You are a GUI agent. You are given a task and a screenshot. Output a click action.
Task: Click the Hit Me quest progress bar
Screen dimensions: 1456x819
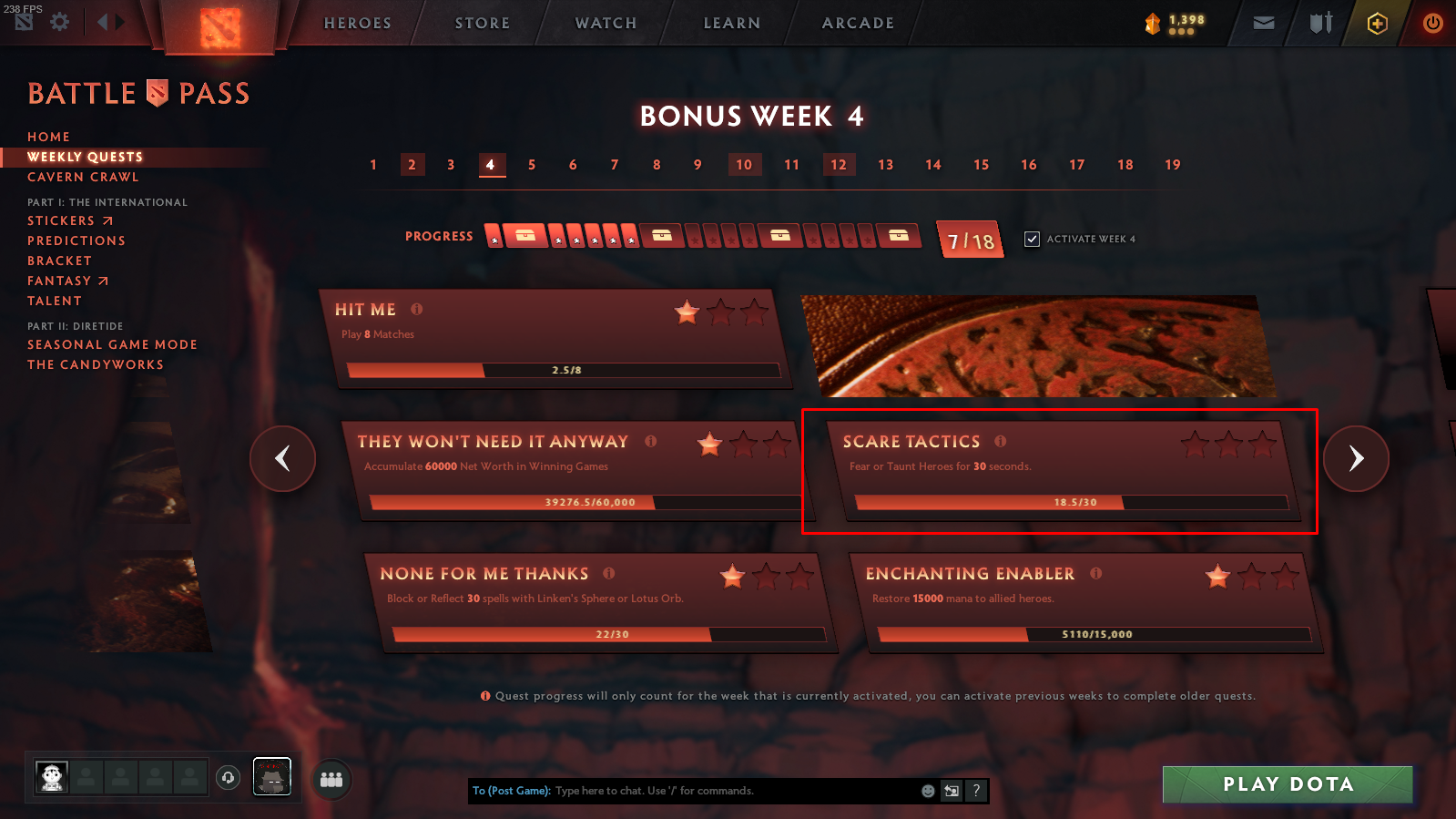[563, 371]
